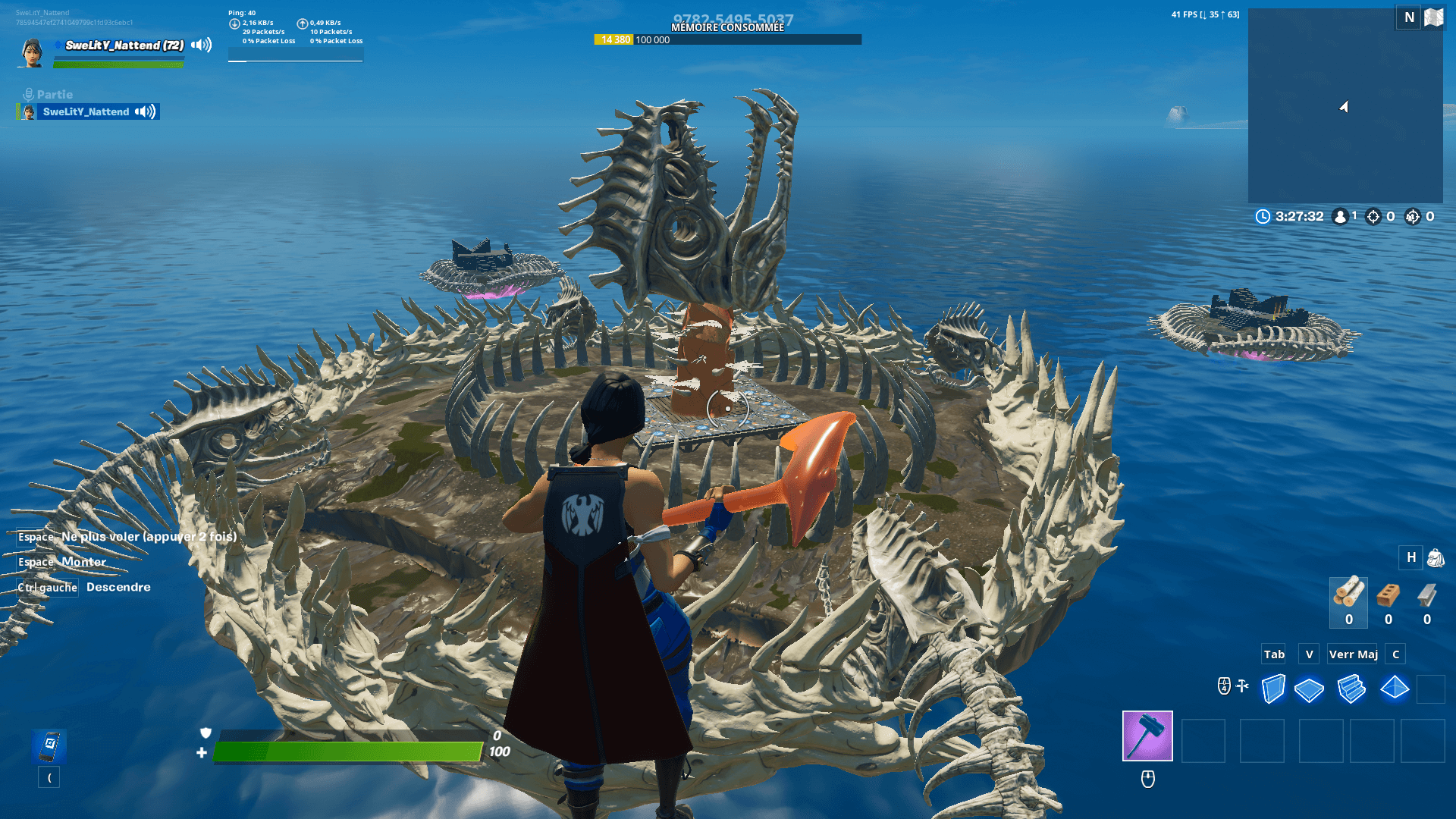Open the backpack icon next to H

coord(1436,558)
